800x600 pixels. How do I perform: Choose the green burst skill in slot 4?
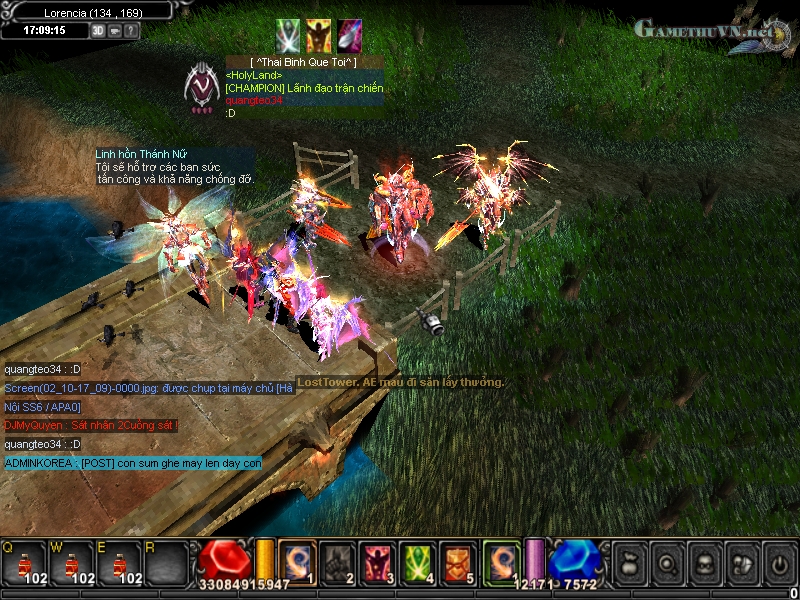tap(417, 562)
